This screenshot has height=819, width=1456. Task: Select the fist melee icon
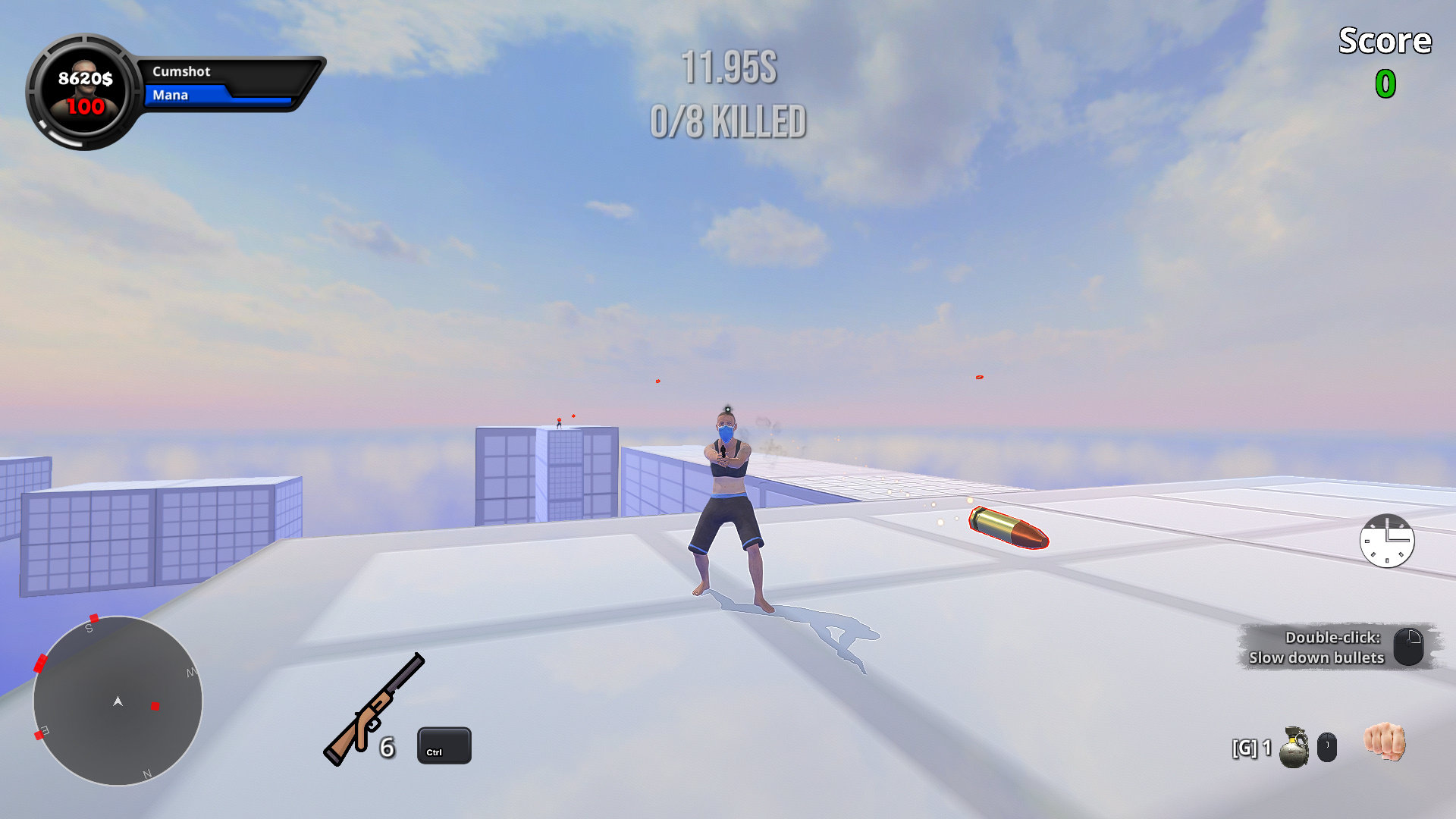point(1384,741)
